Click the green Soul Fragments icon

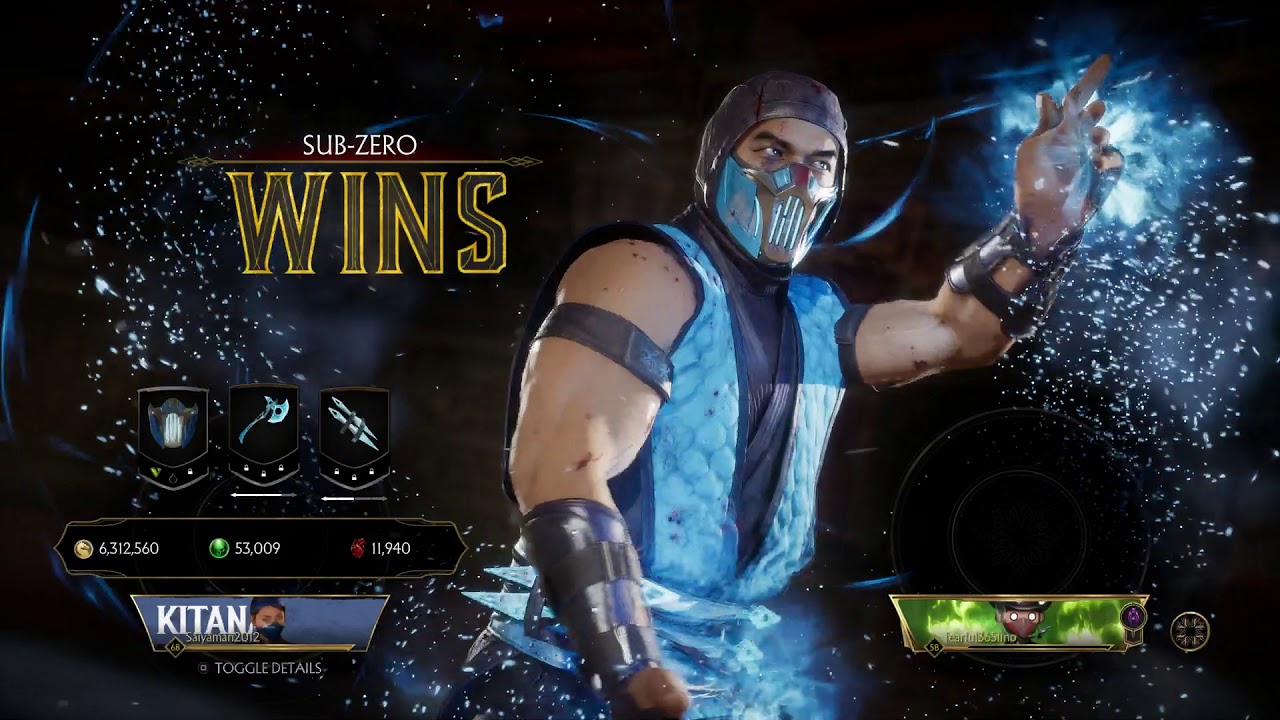pyautogui.click(x=217, y=548)
